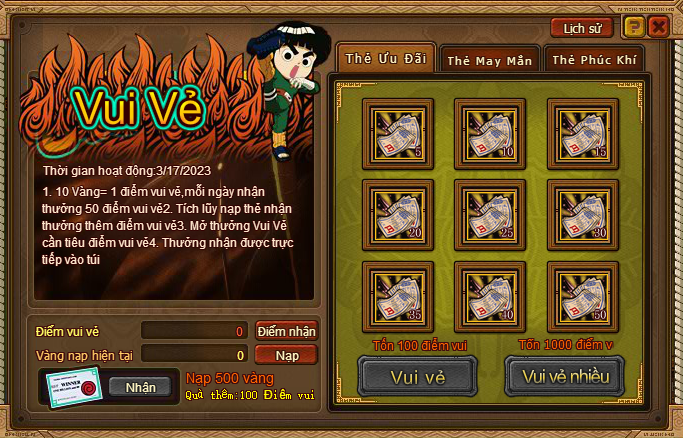Viewport: 683px width, 438px height.
Task: Select the ticket reward slot marked 25
Action: (x=487, y=211)
